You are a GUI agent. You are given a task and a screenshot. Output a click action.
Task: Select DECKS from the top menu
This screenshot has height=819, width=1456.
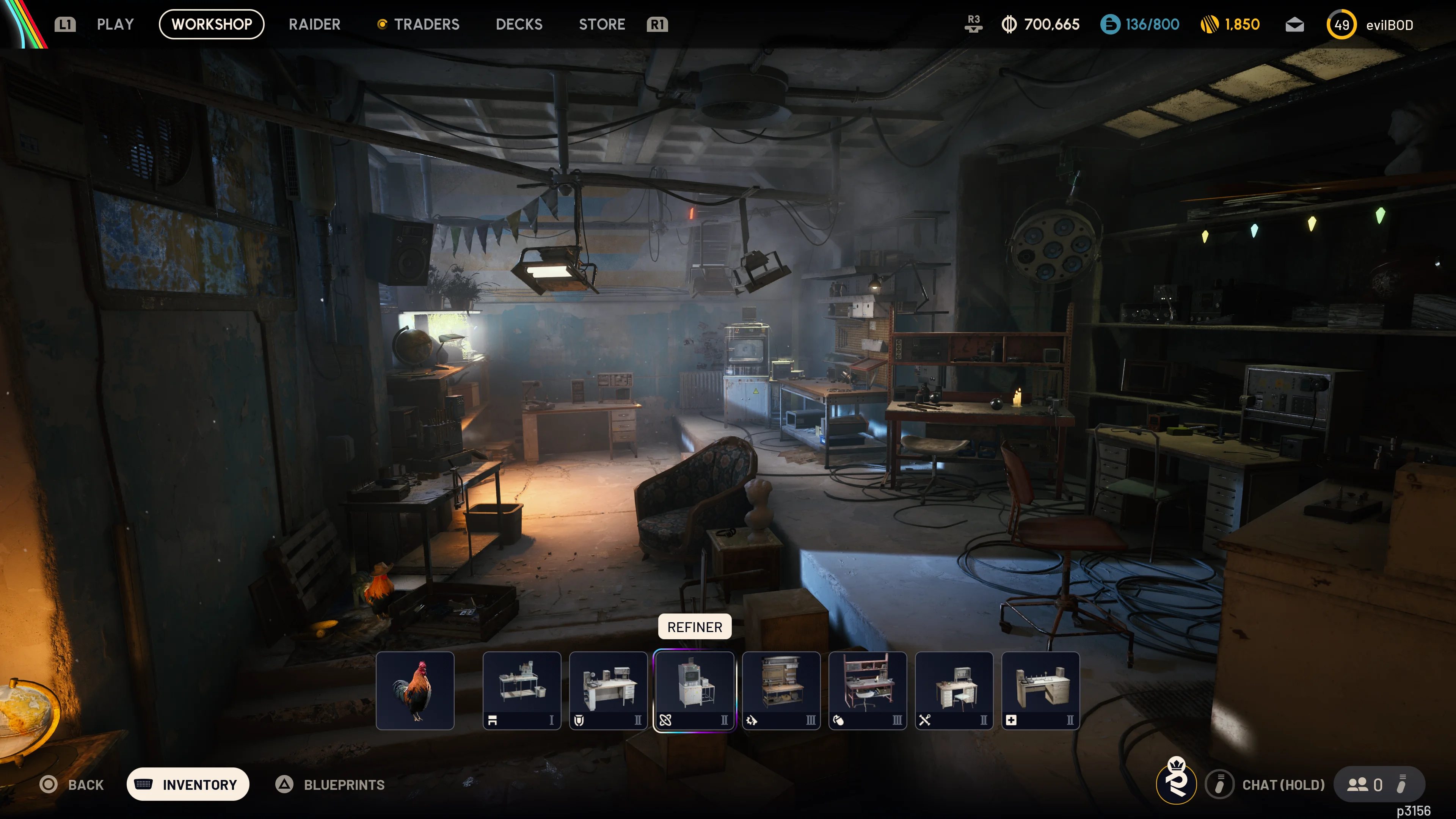pyautogui.click(x=518, y=24)
